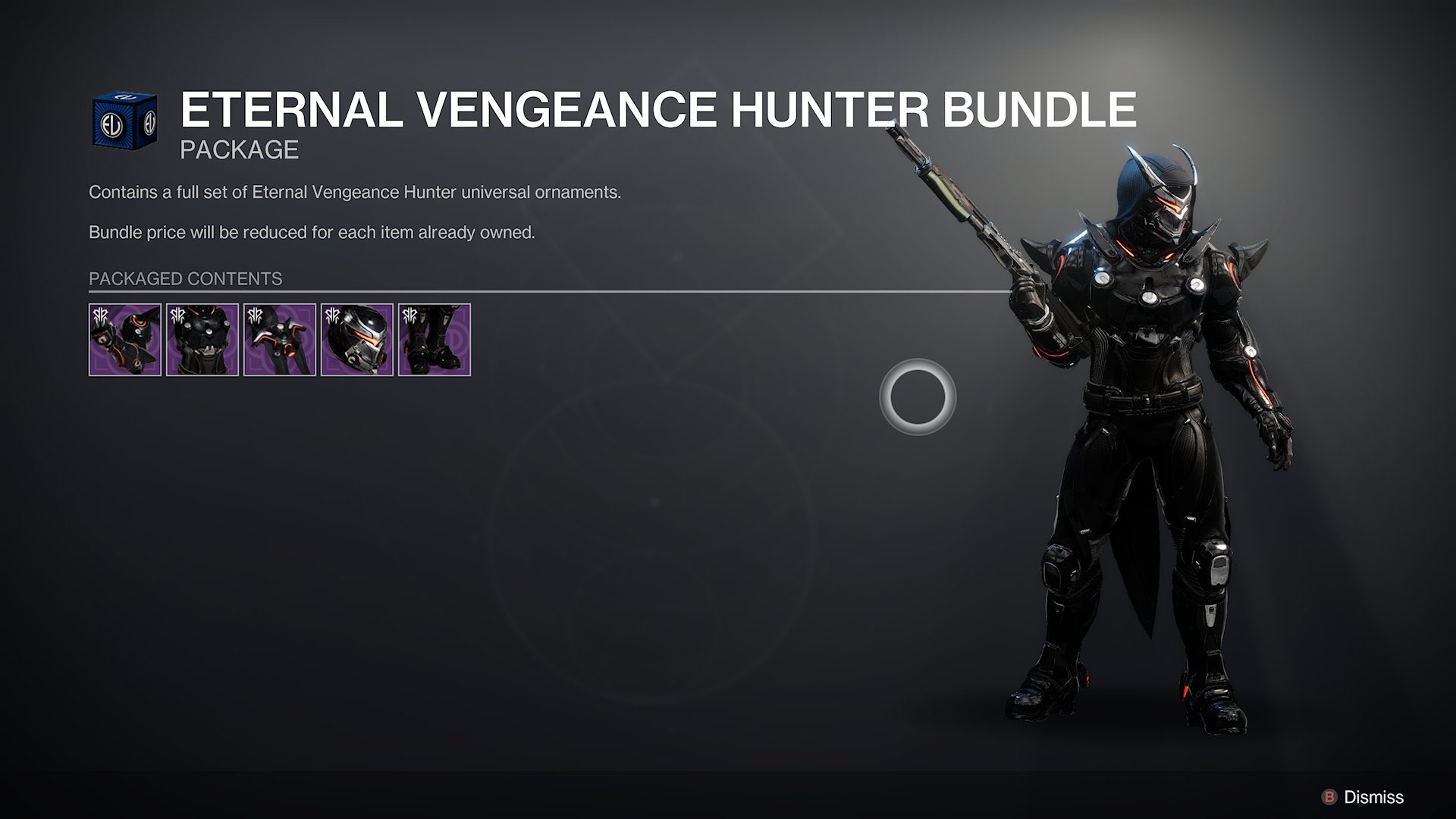Select the Eternal Vengeance chest armor ornament
The height and width of the screenshot is (819, 1456).
[203, 339]
